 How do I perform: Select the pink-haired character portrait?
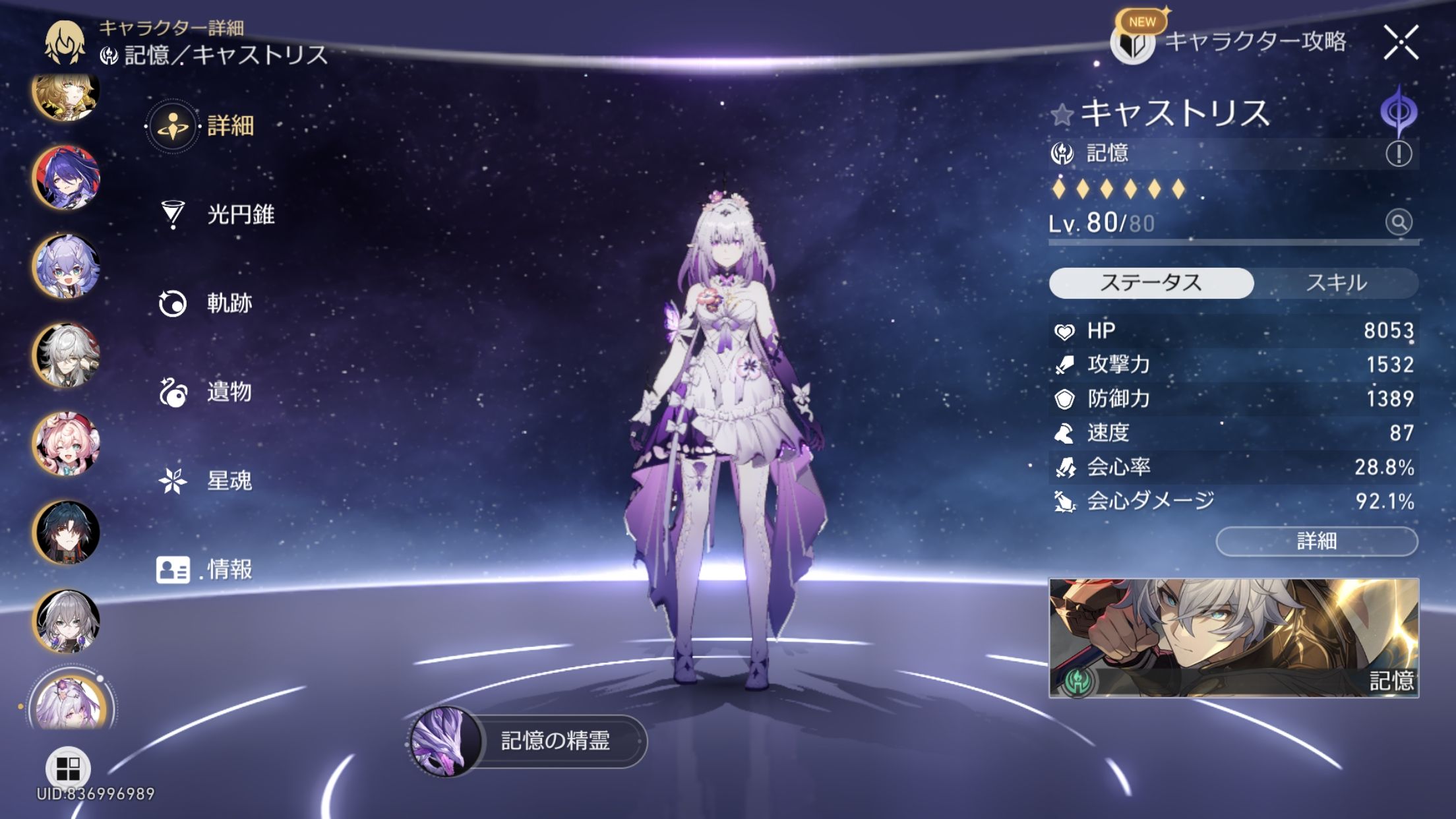tap(66, 444)
